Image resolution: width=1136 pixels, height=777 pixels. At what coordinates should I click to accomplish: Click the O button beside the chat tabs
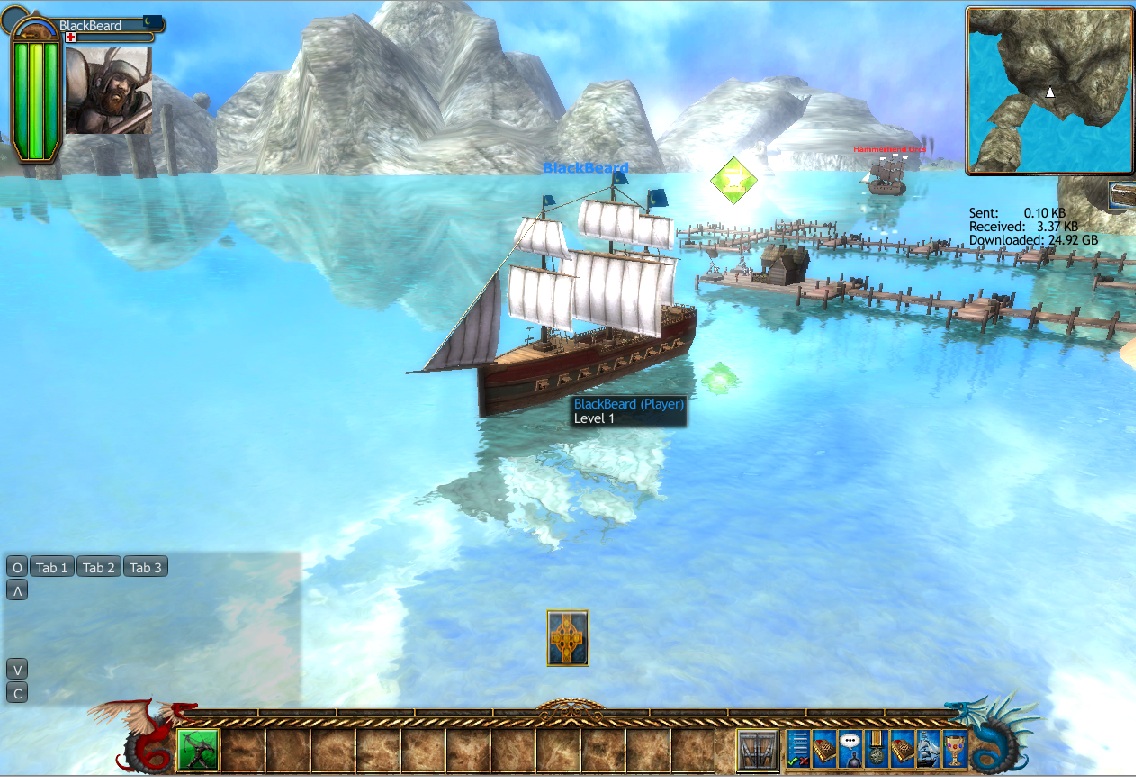pos(16,567)
